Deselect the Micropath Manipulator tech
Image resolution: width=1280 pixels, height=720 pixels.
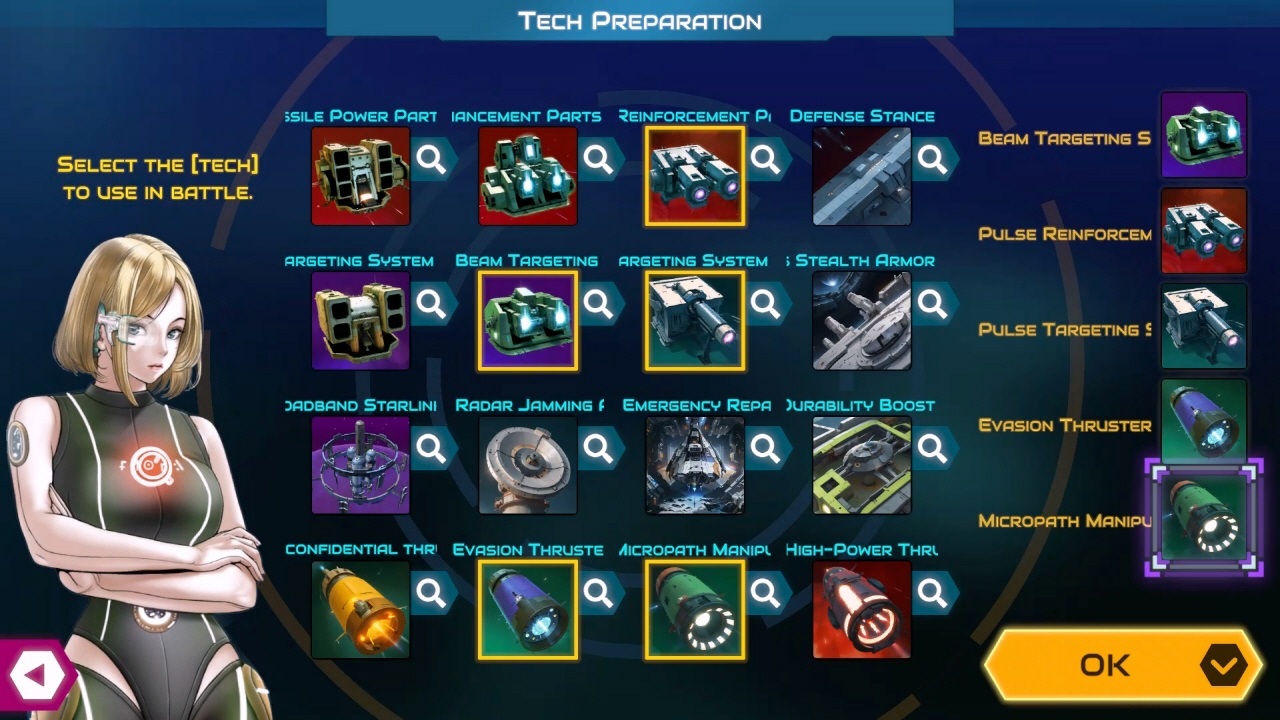coord(693,608)
